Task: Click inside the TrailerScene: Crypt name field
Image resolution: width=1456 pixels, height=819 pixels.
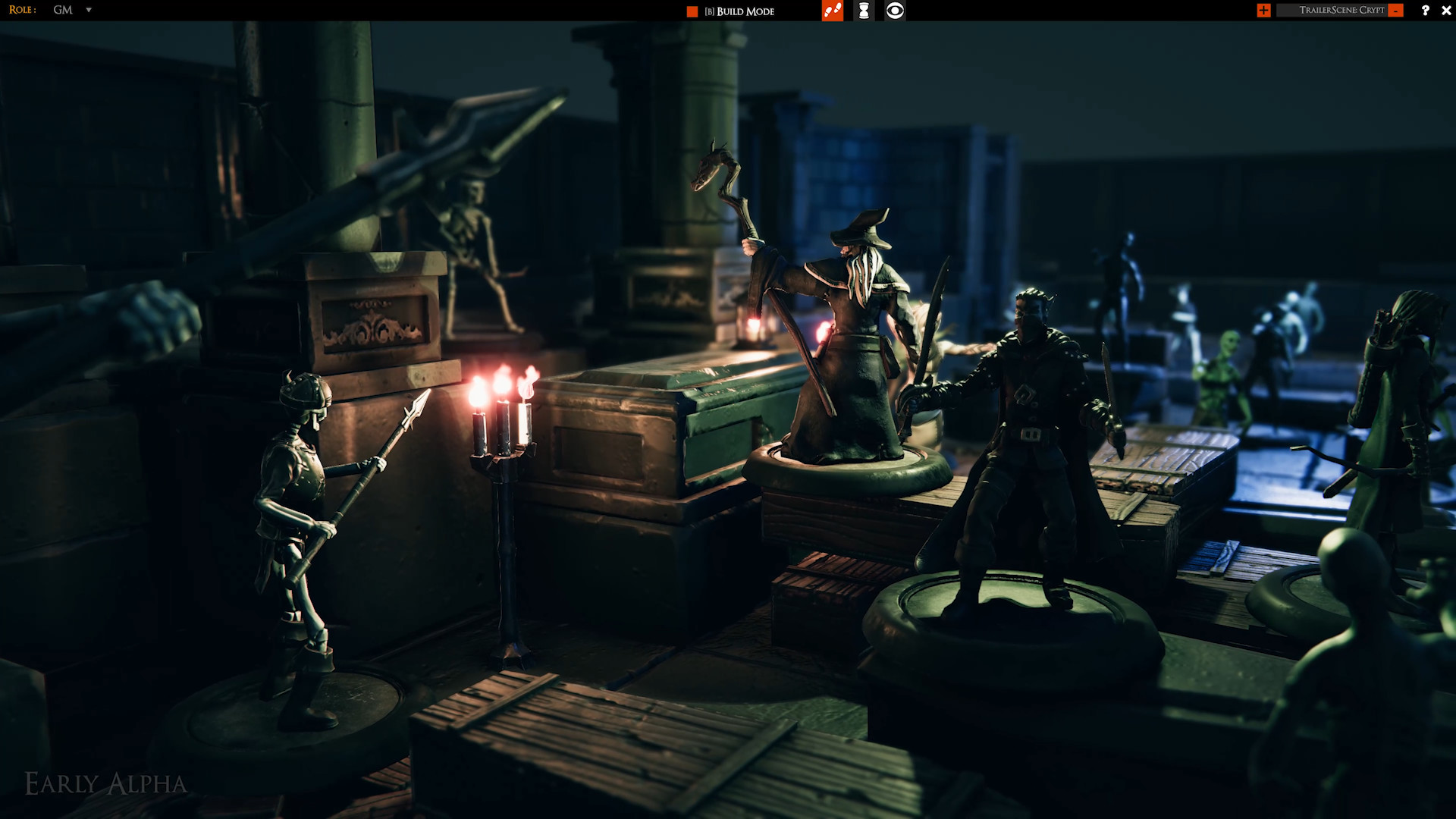Action: (1341, 11)
